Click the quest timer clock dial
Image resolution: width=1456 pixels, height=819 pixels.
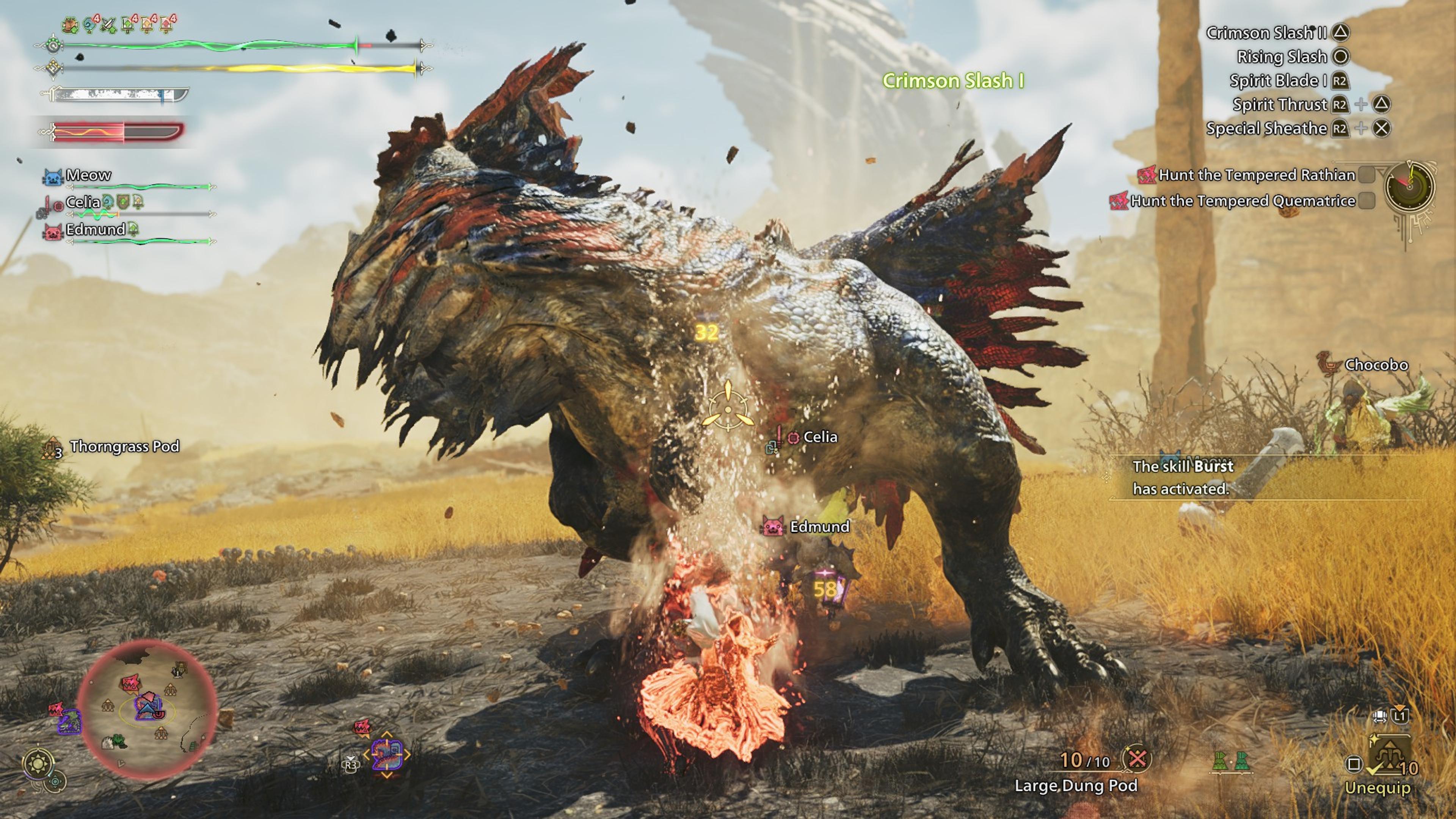pos(1409,187)
